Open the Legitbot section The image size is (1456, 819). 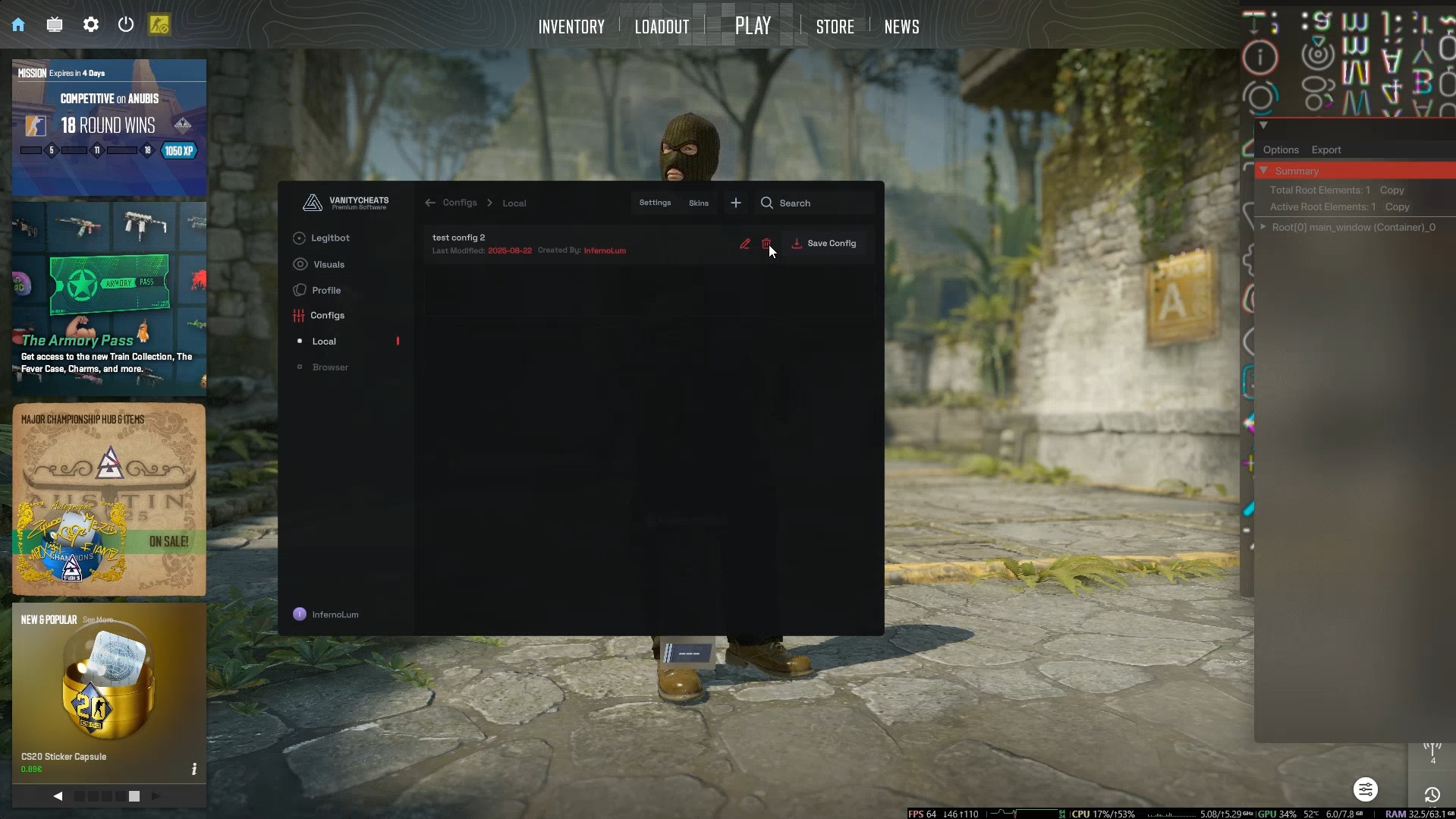pos(330,238)
